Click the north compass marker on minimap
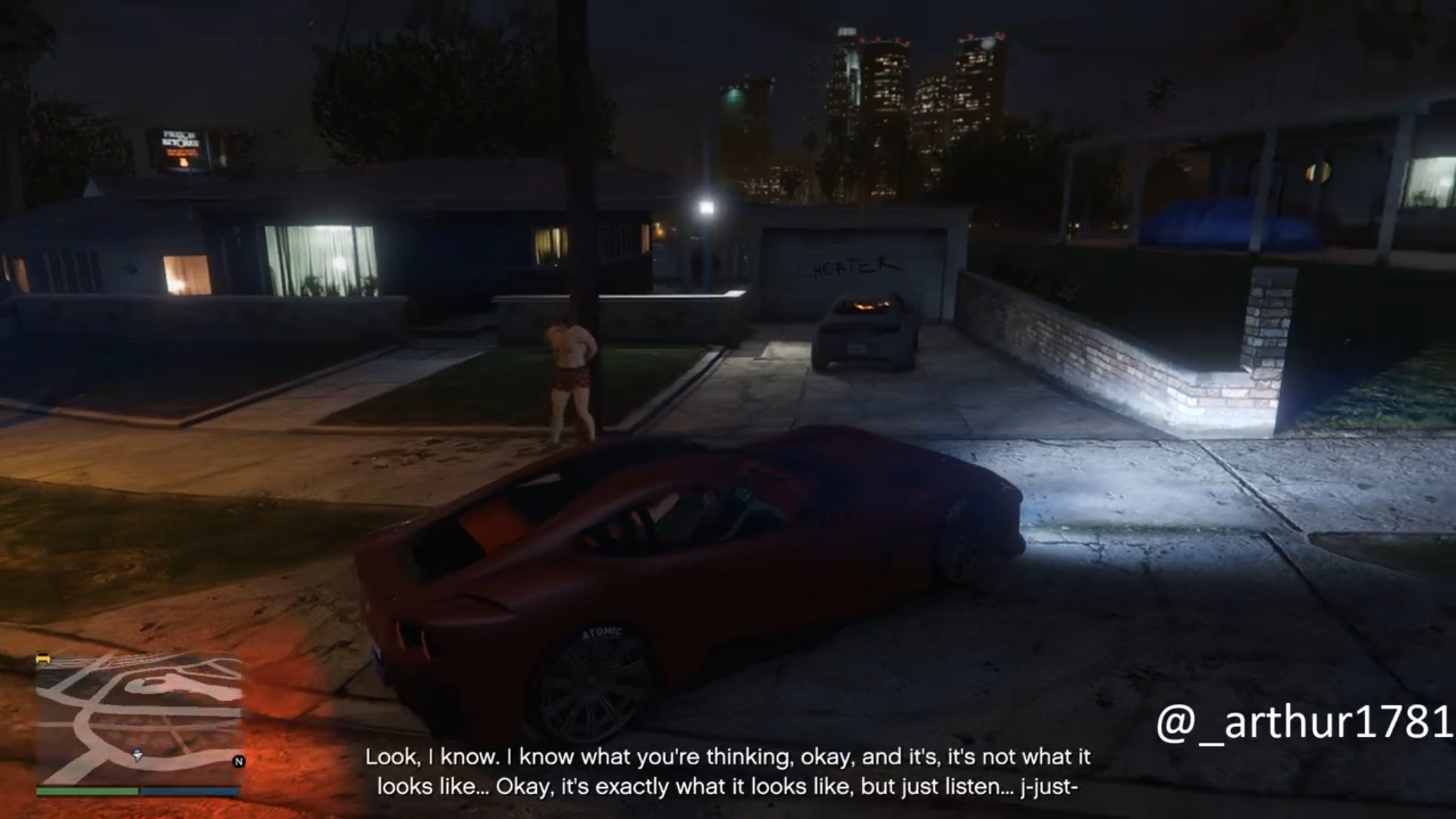This screenshot has height=819, width=1456. (x=239, y=761)
